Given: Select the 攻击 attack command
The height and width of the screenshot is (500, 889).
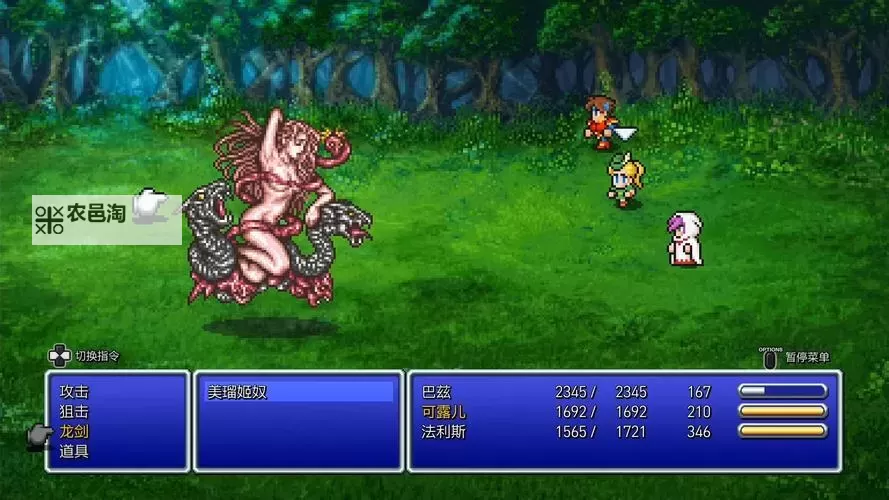Looking at the screenshot, I should (74, 392).
